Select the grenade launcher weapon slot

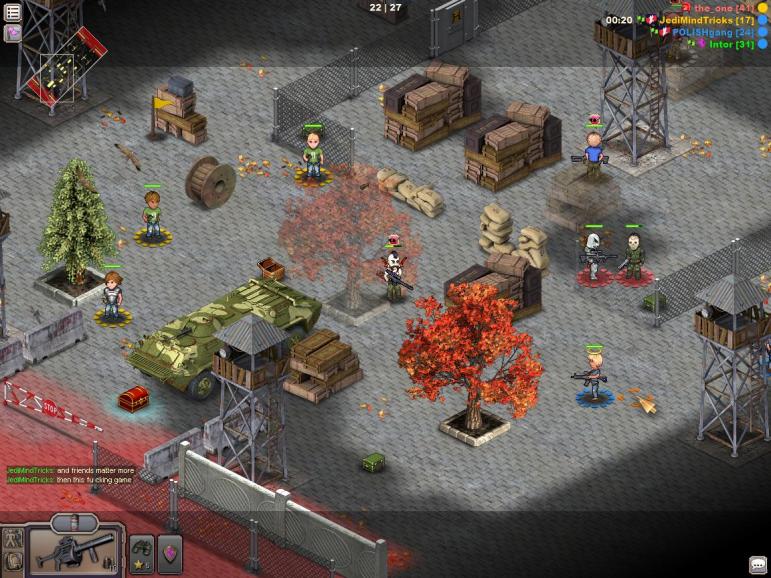(x=75, y=551)
